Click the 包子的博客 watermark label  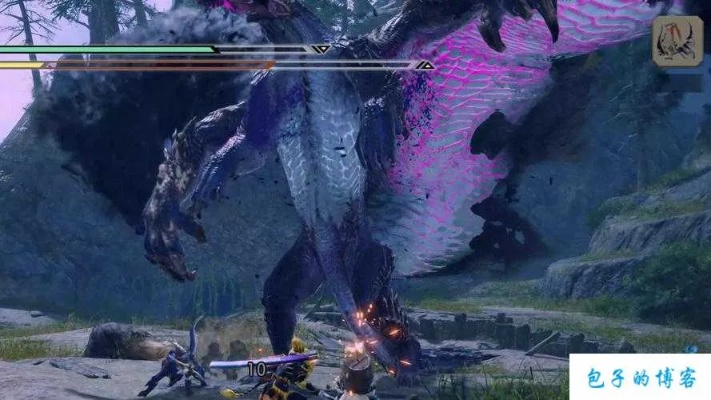(x=640, y=378)
